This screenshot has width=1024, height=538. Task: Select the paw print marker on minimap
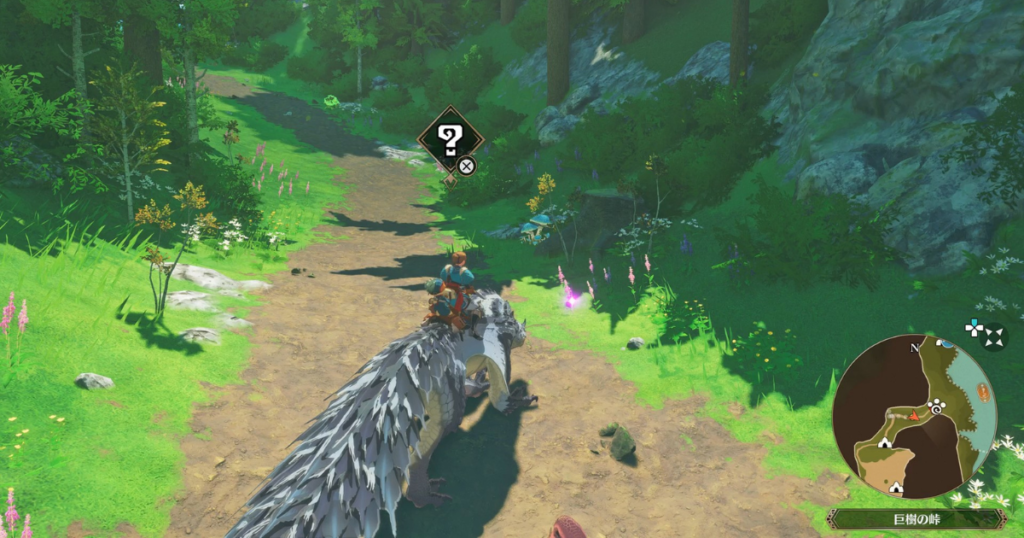pyautogui.click(x=936, y=407)
